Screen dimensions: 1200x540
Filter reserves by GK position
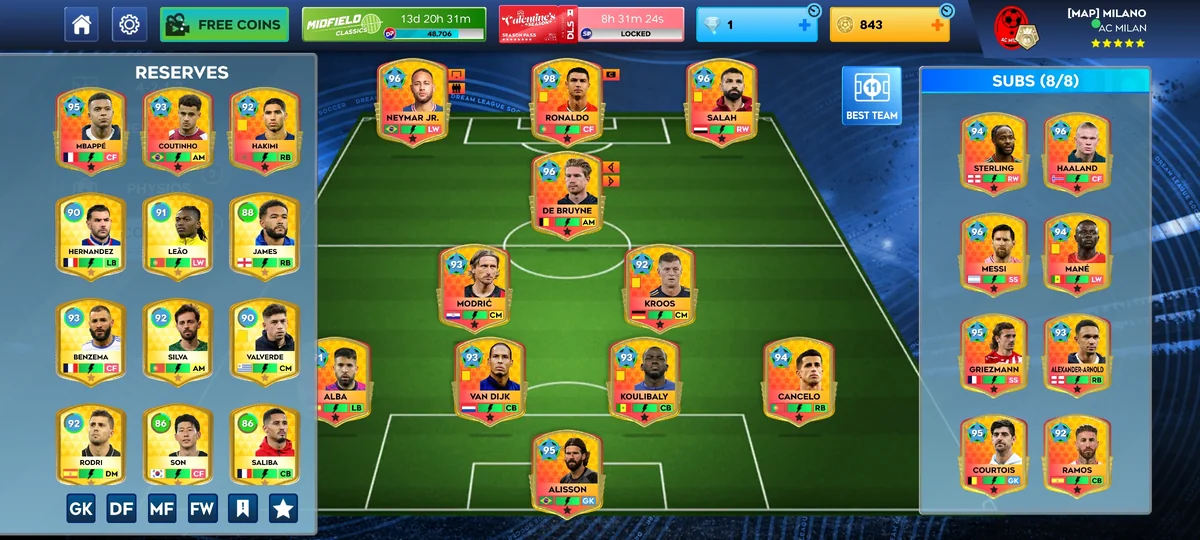(x=81, y=508)
